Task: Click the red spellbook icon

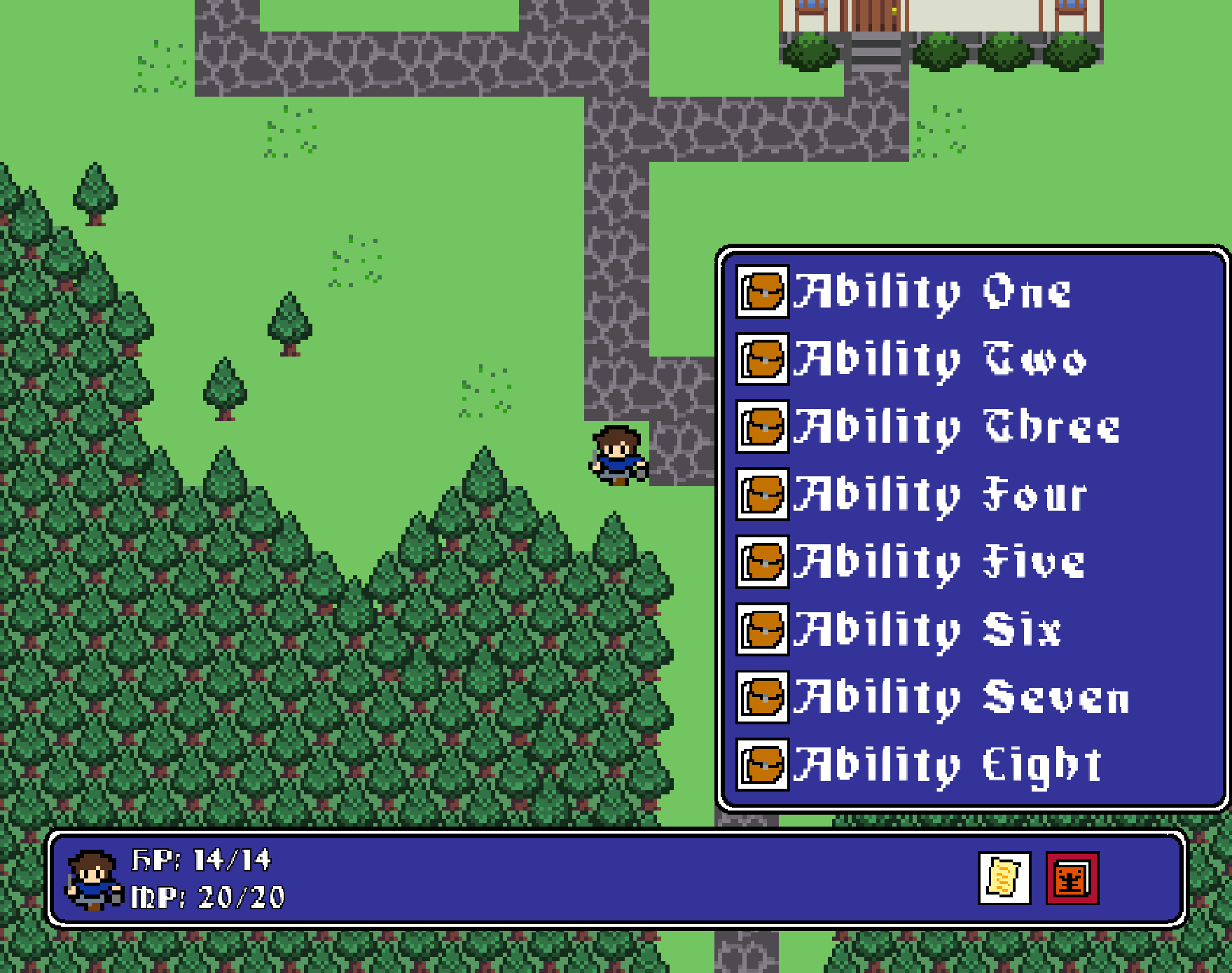Action: 1072,878
